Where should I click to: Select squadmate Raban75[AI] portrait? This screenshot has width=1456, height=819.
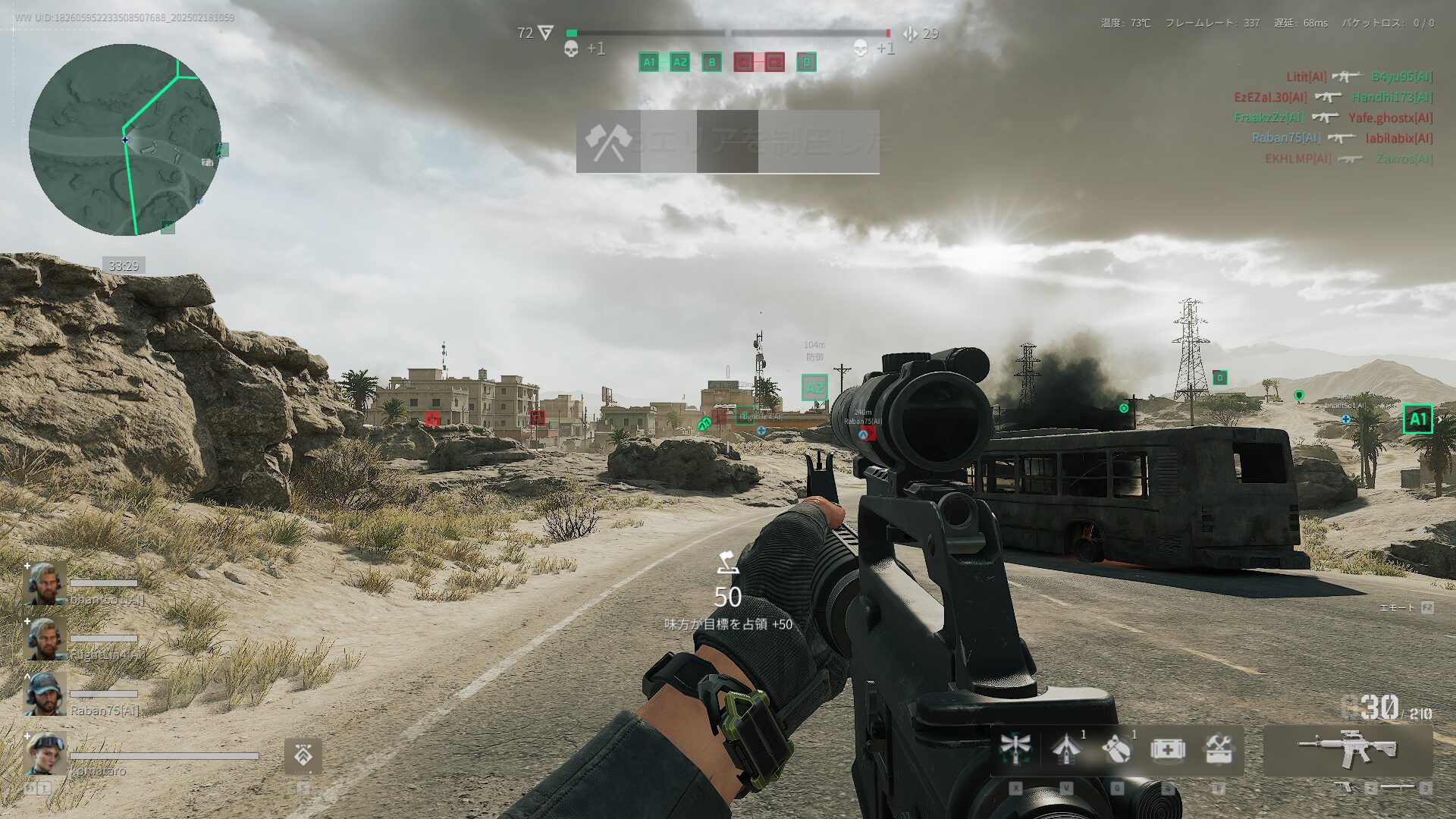click(45, 694)
